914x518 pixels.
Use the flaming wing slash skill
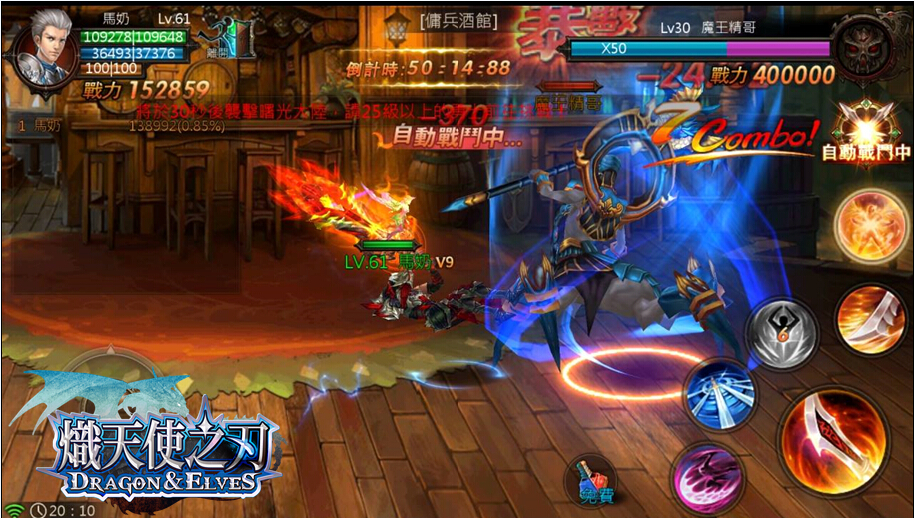click(x=870, y=317)
